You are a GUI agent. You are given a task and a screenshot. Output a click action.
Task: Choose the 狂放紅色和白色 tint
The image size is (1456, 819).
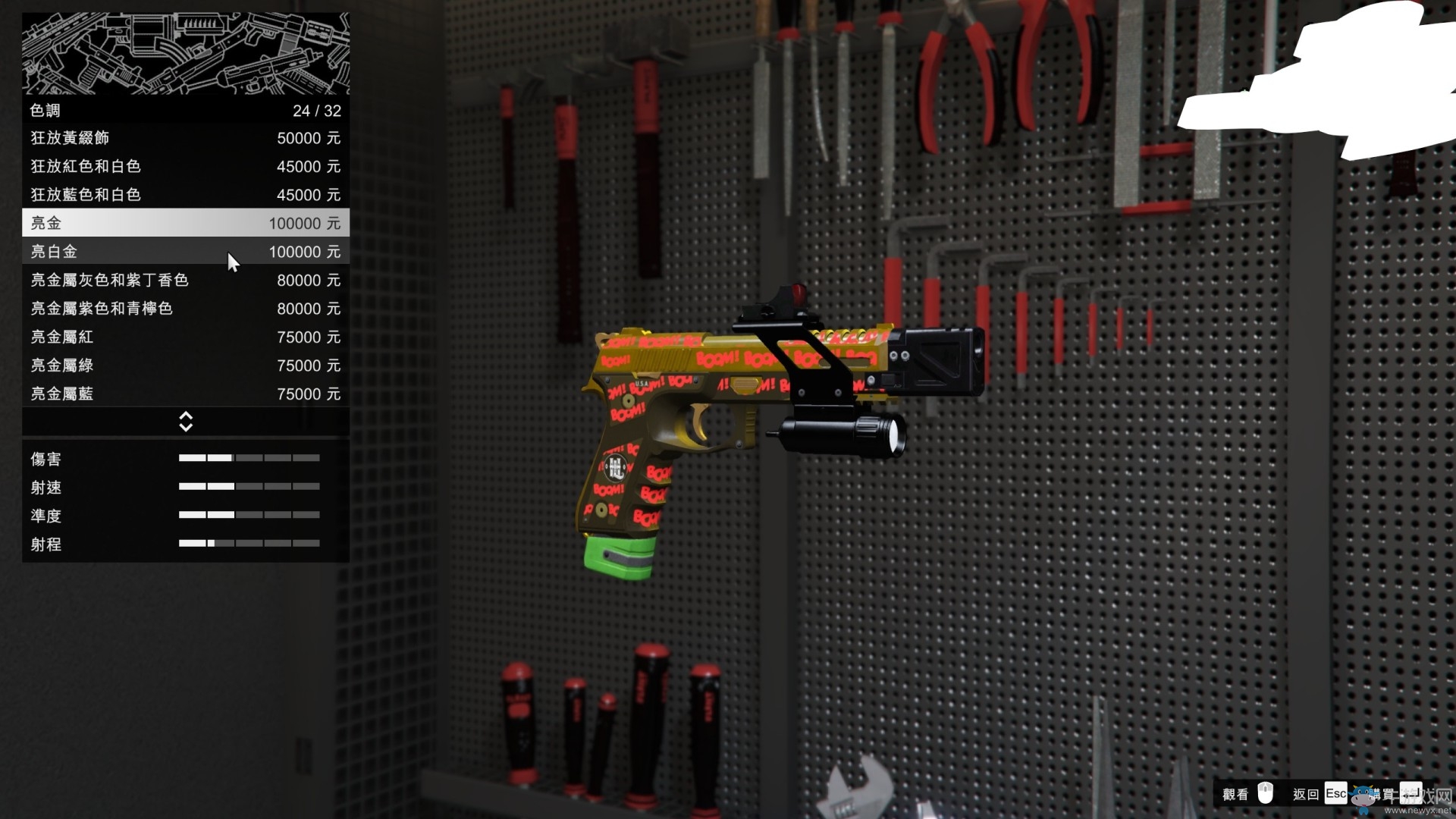(x=185, y=166)
